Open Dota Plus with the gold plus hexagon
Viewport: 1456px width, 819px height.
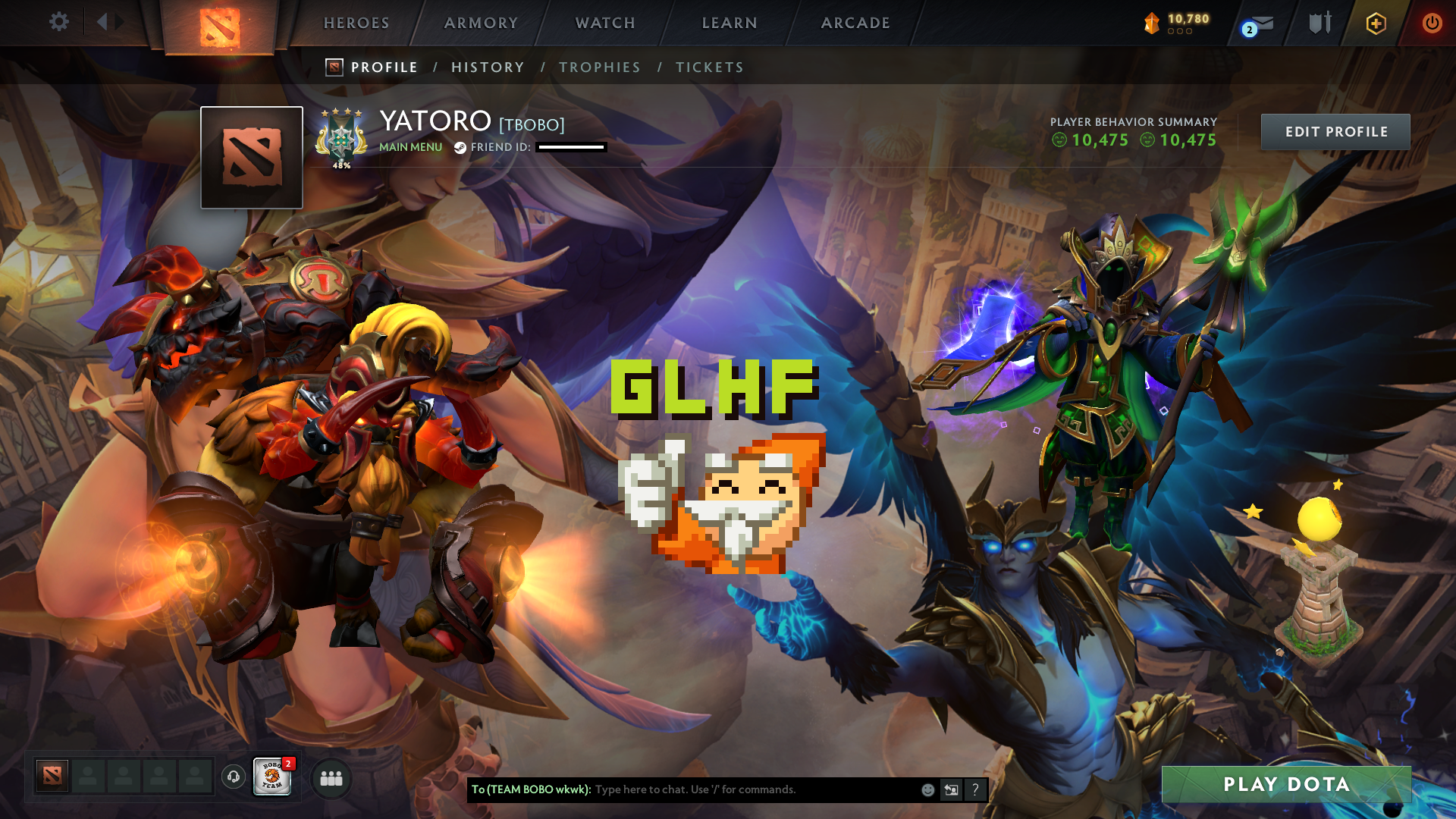click(1378, 23)
